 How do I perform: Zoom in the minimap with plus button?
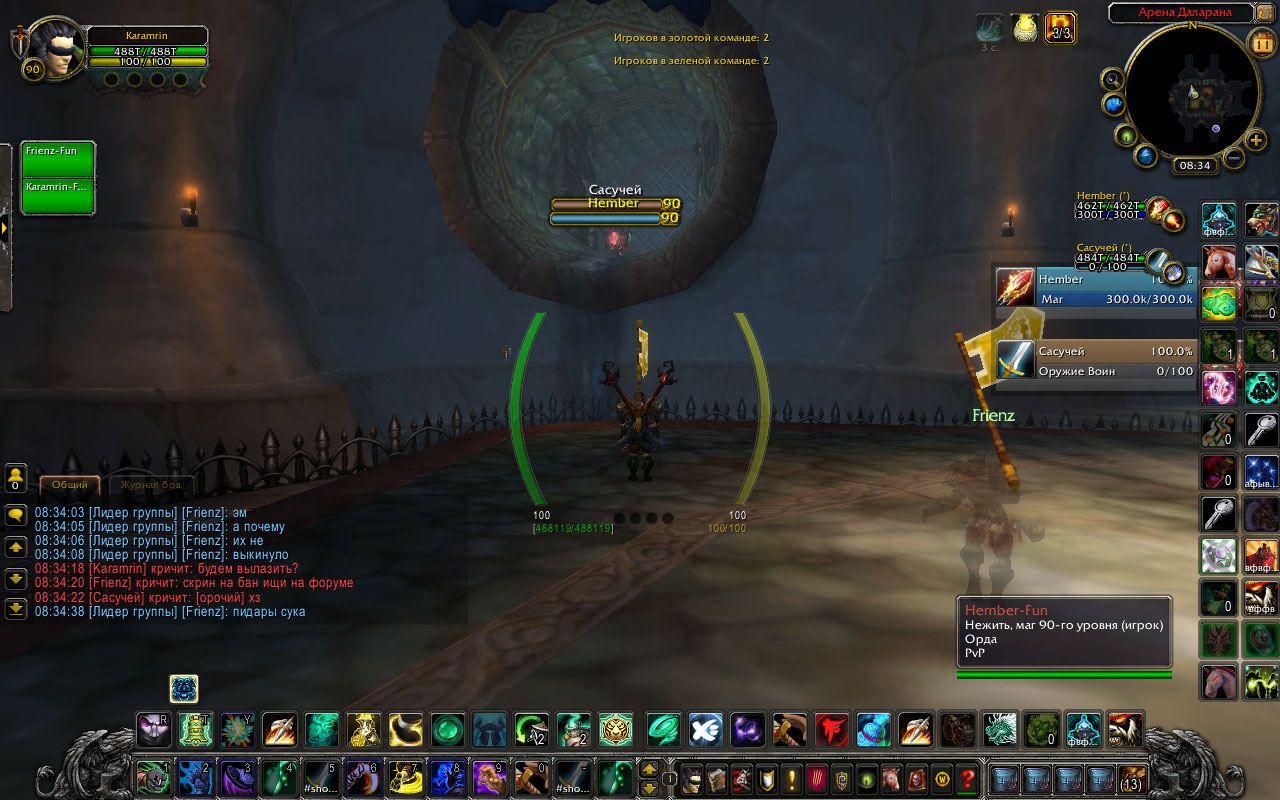tap(1257, 140)
